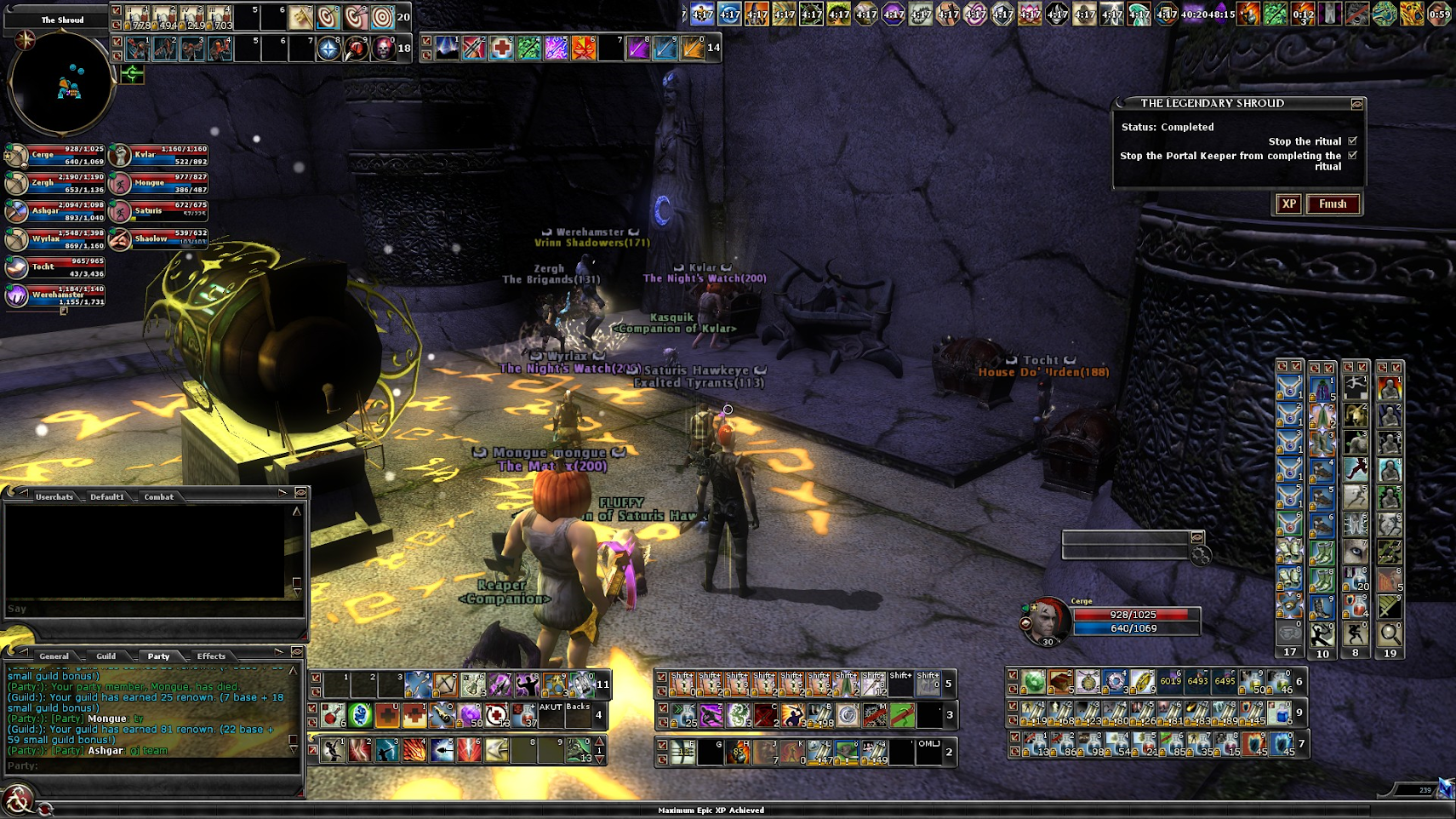Select Mongue in the party list

click(120, 183)
